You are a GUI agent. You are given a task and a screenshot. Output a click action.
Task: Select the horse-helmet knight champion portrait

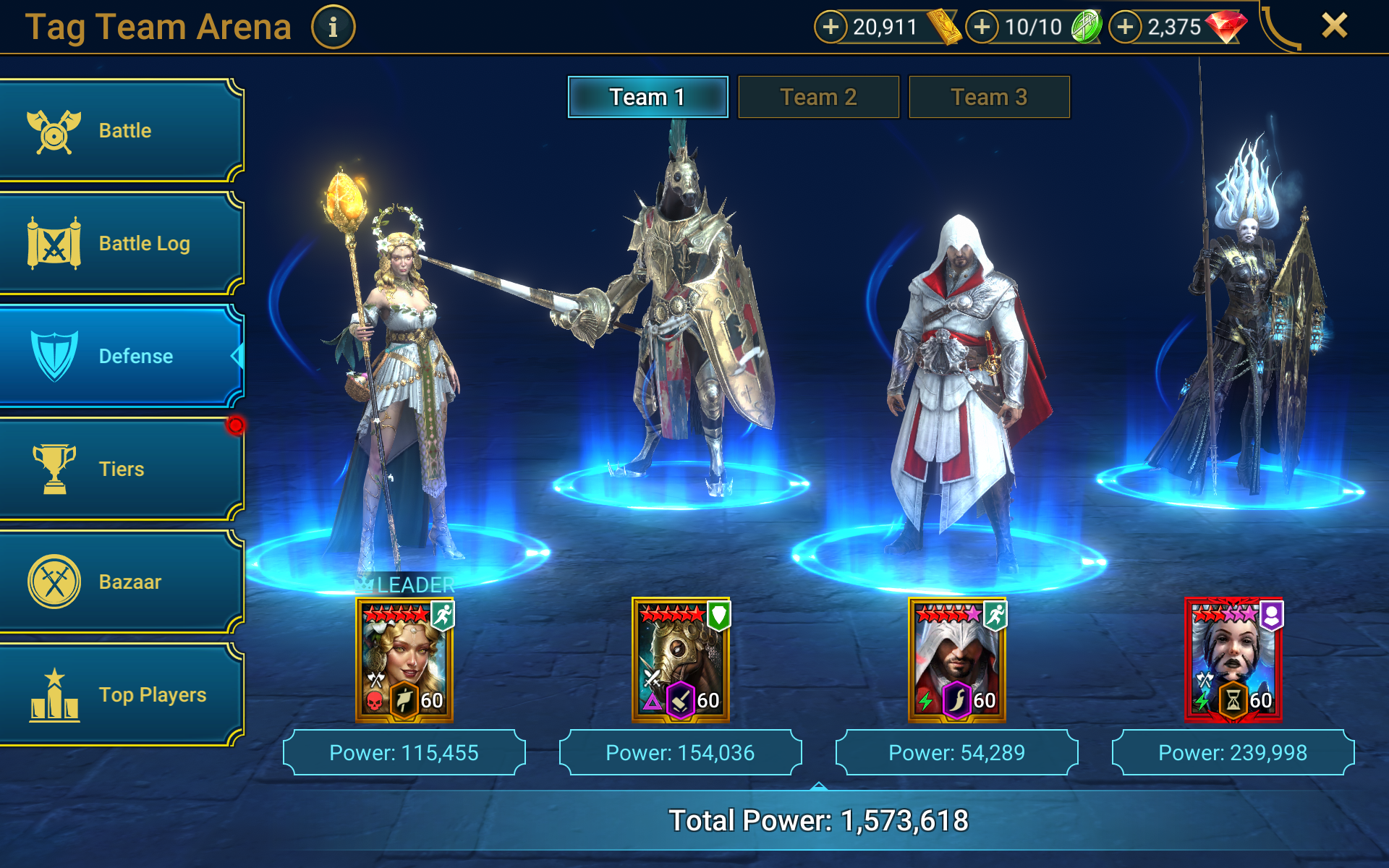tap(681, 660)
